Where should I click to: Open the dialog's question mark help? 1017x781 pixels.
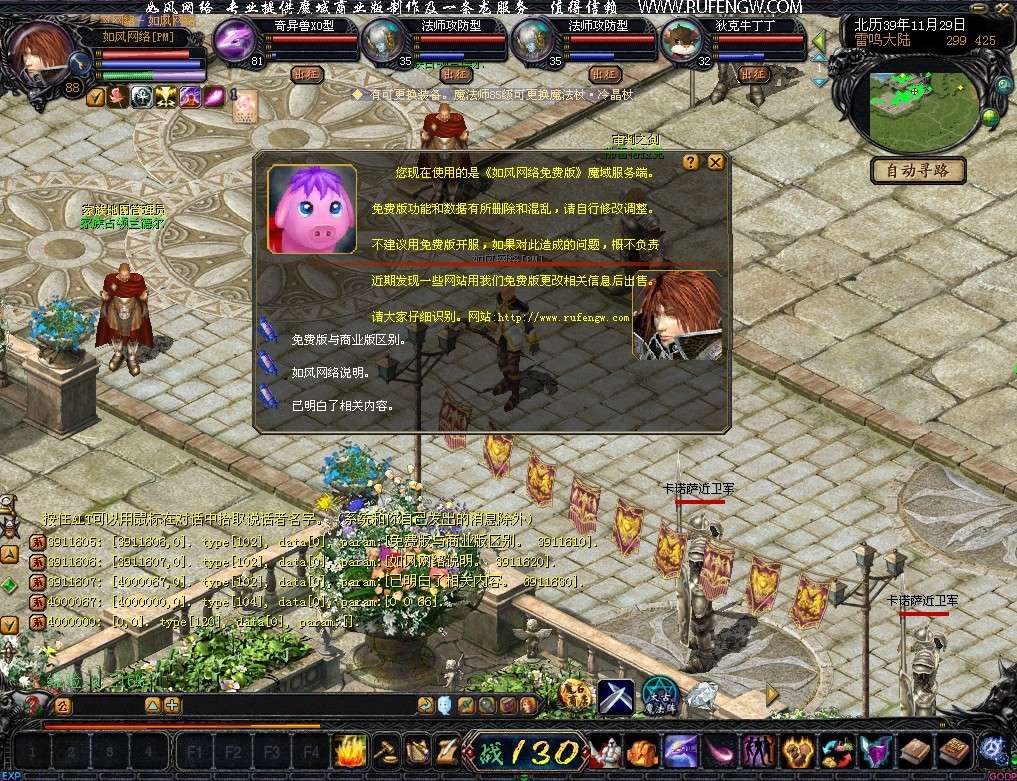point(691,162)
